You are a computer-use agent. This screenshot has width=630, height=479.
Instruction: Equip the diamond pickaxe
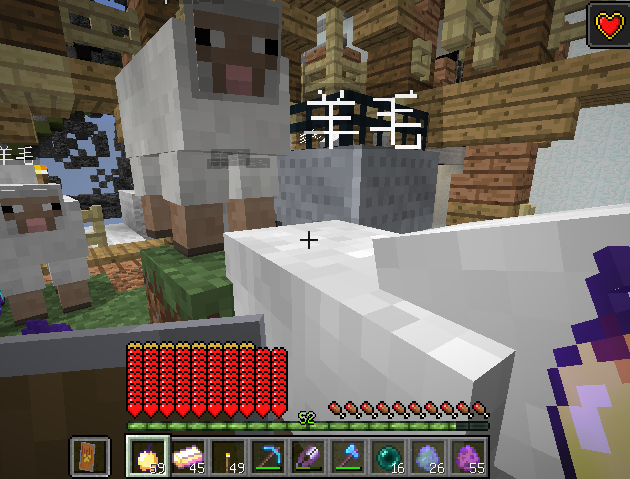tap(267, 456)
